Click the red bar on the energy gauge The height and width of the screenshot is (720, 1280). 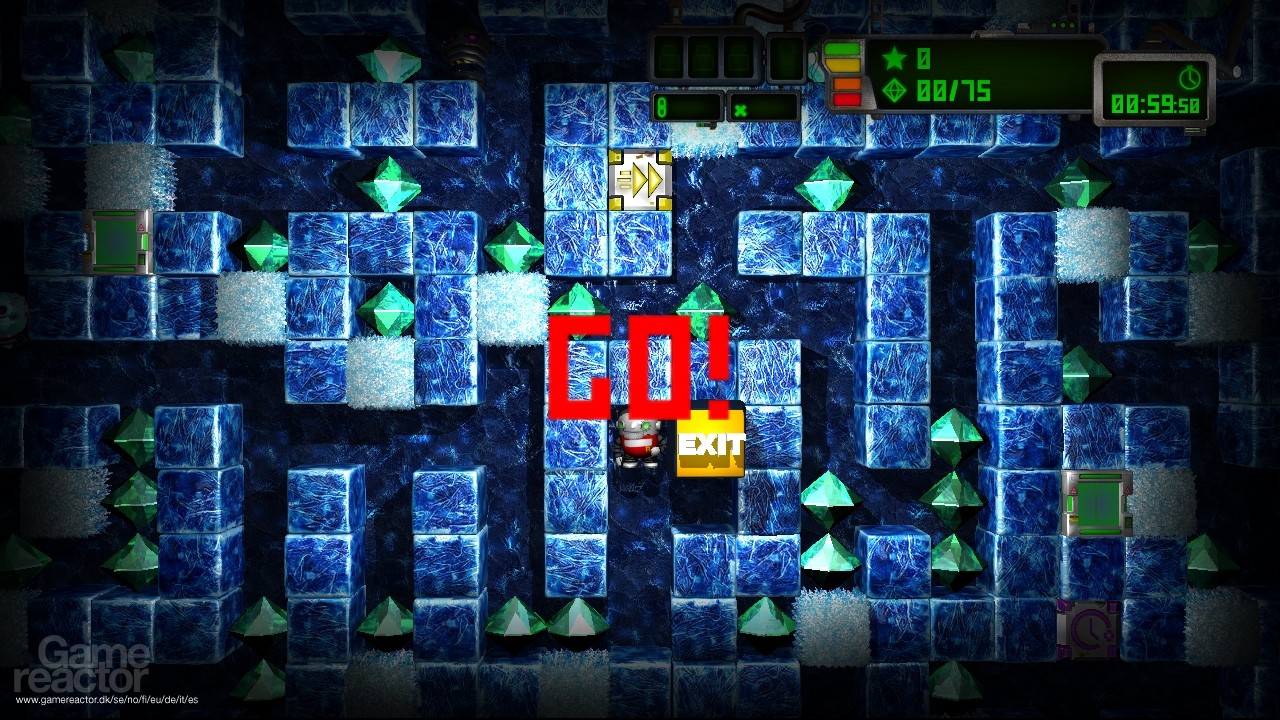(845, 97)
